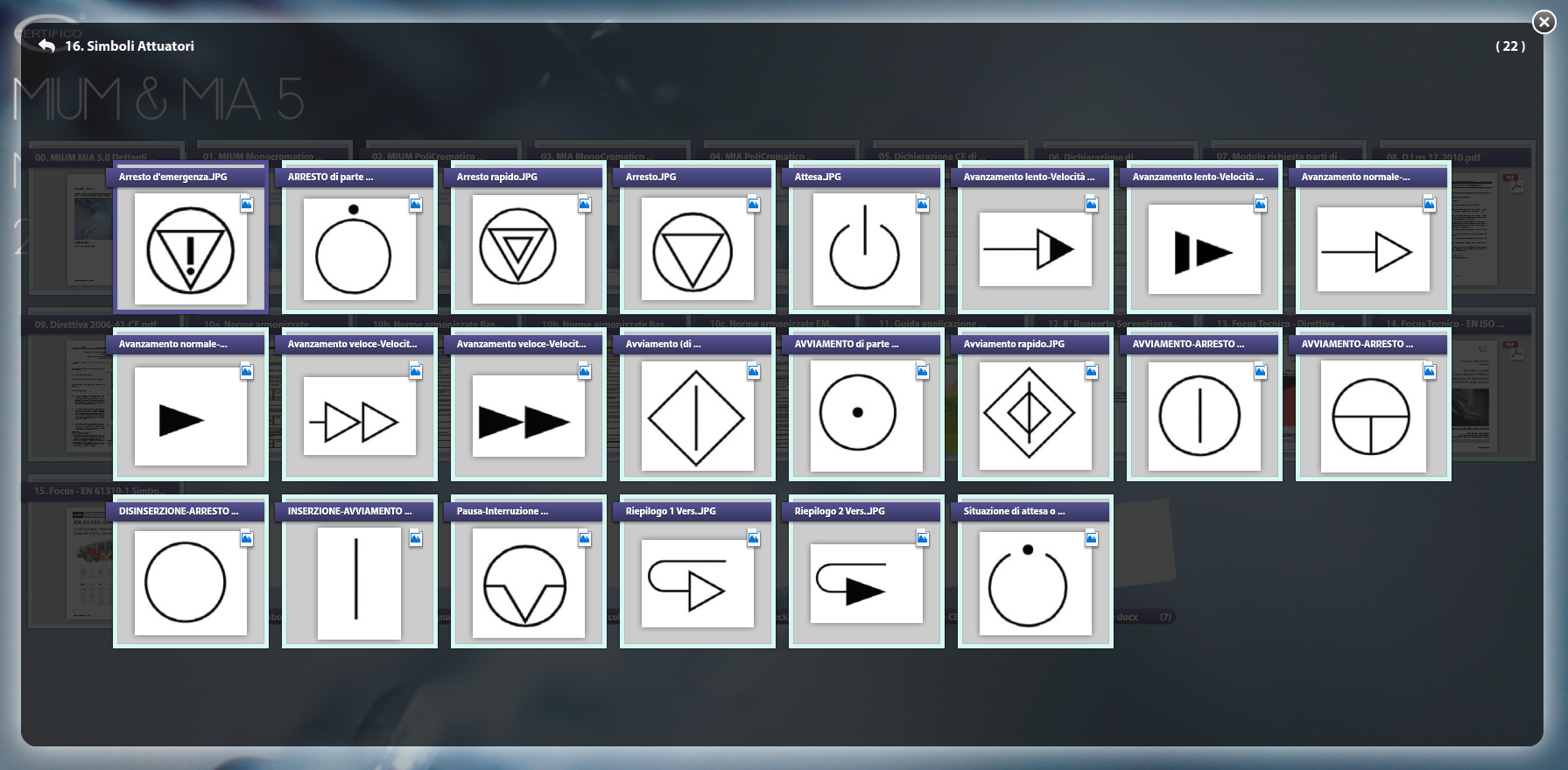
Task: Open the Arresto.JPG thumbnail
Action: (697, 249)
